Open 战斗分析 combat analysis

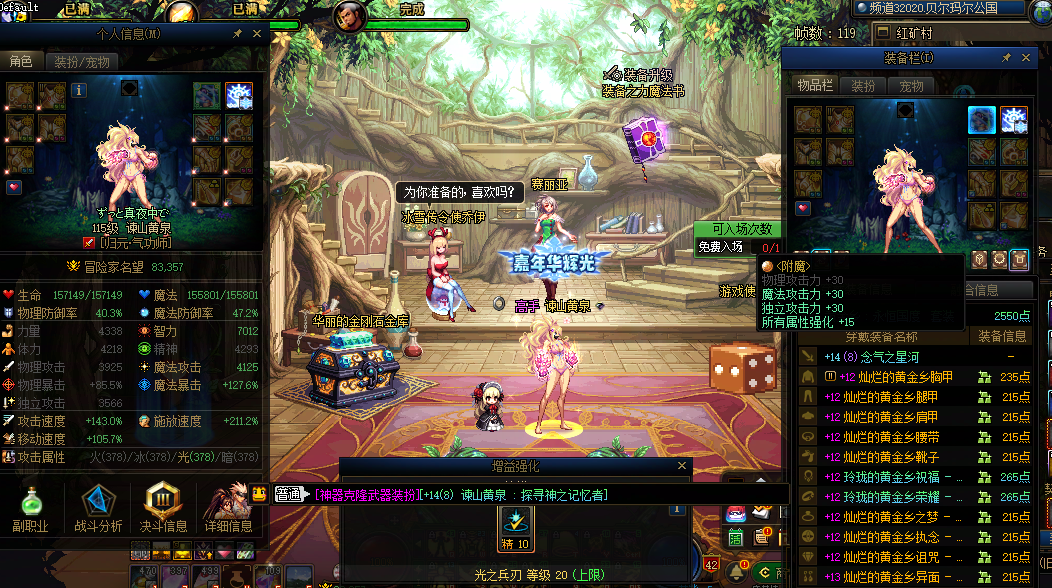(98, 508)
